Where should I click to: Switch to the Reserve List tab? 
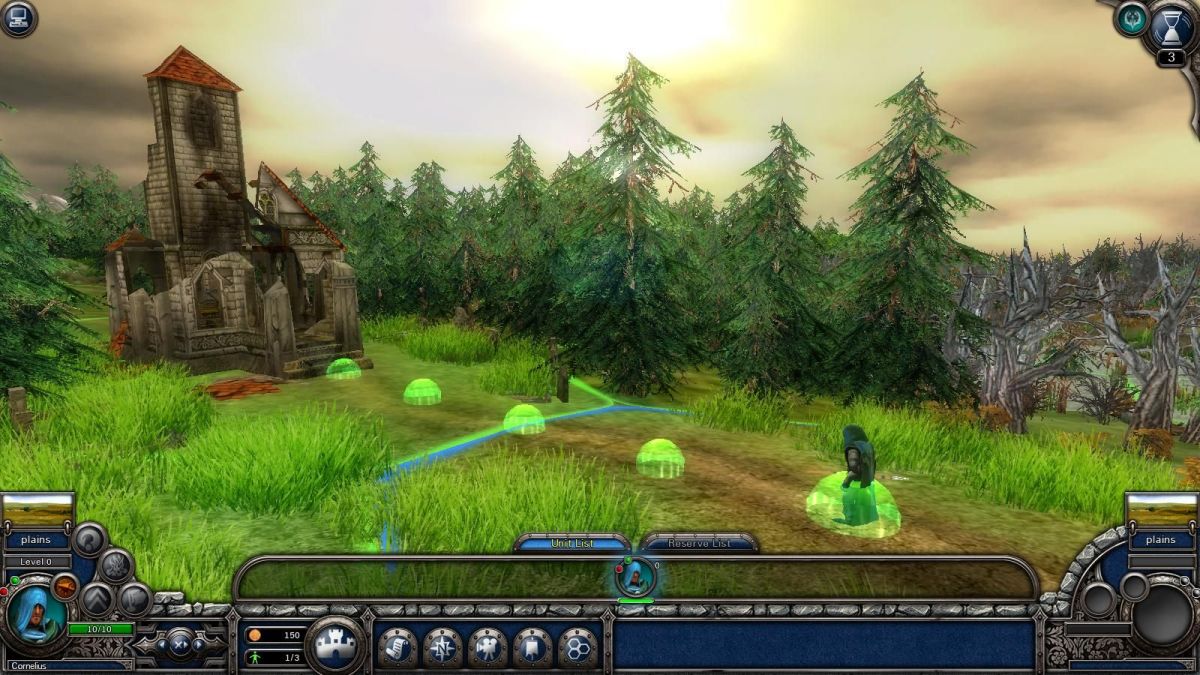[x=699, y=543]
